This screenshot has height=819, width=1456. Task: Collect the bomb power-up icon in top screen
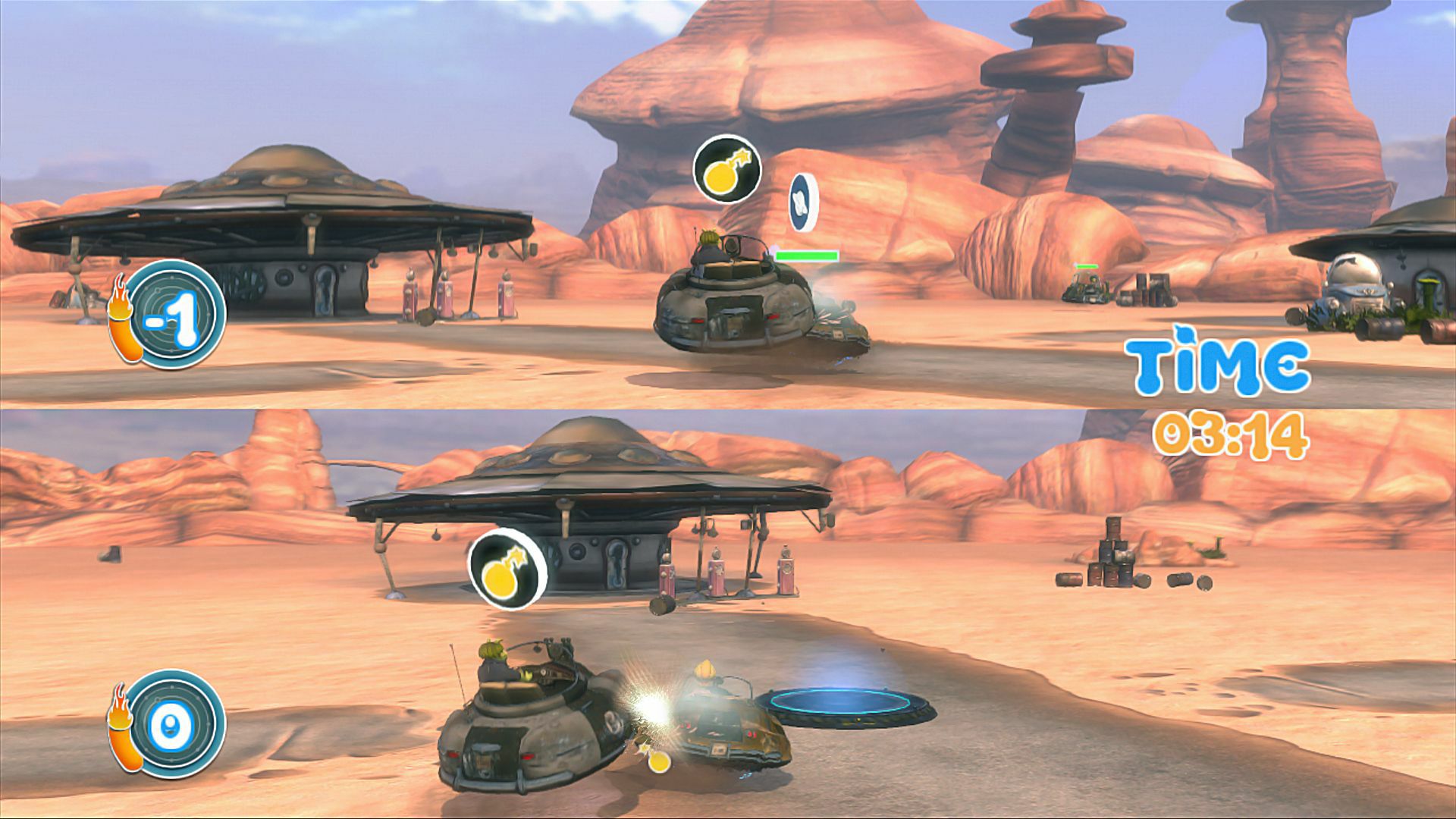click(x=726, y=171)
